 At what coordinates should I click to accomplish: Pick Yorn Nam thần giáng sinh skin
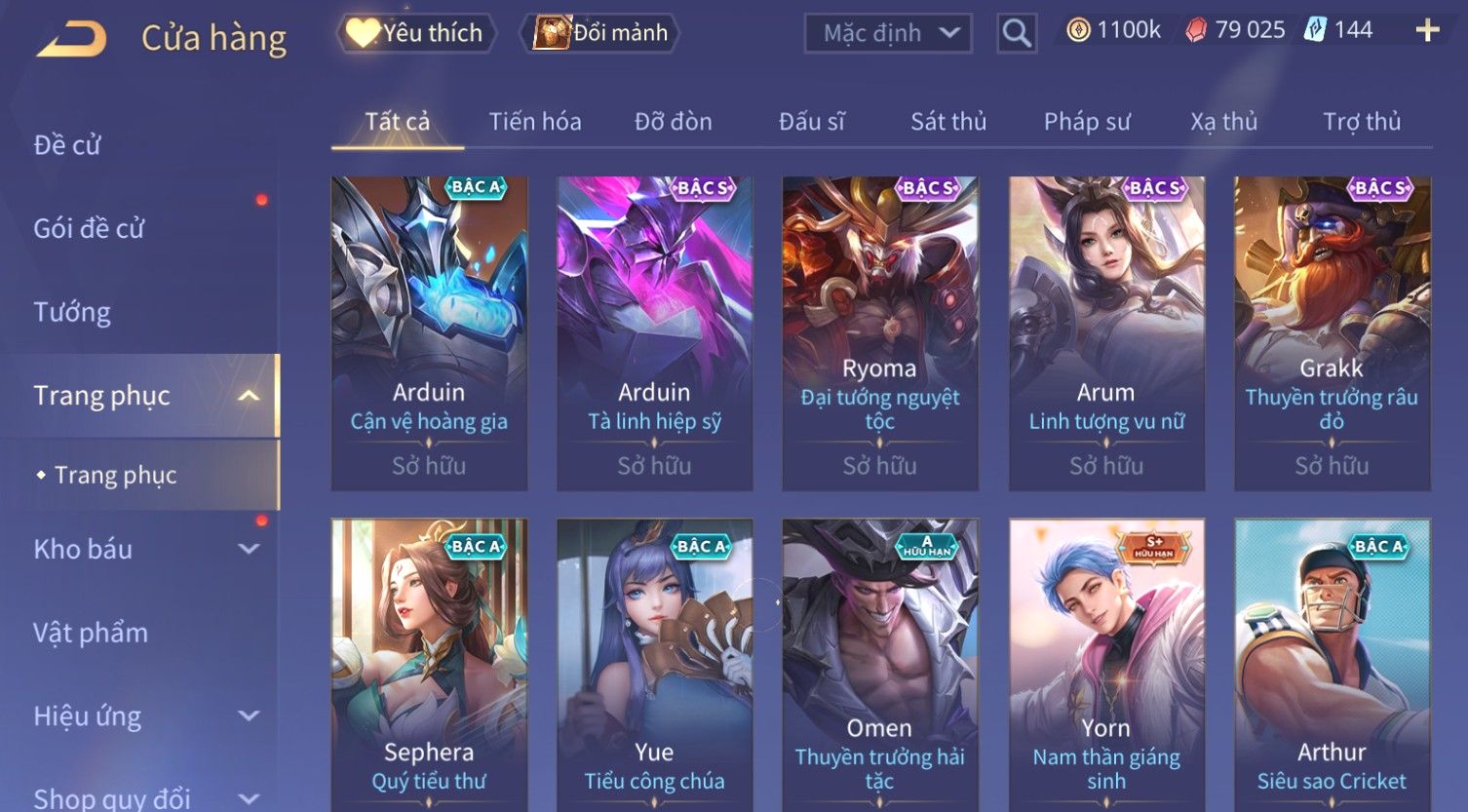coord(1105,663)
